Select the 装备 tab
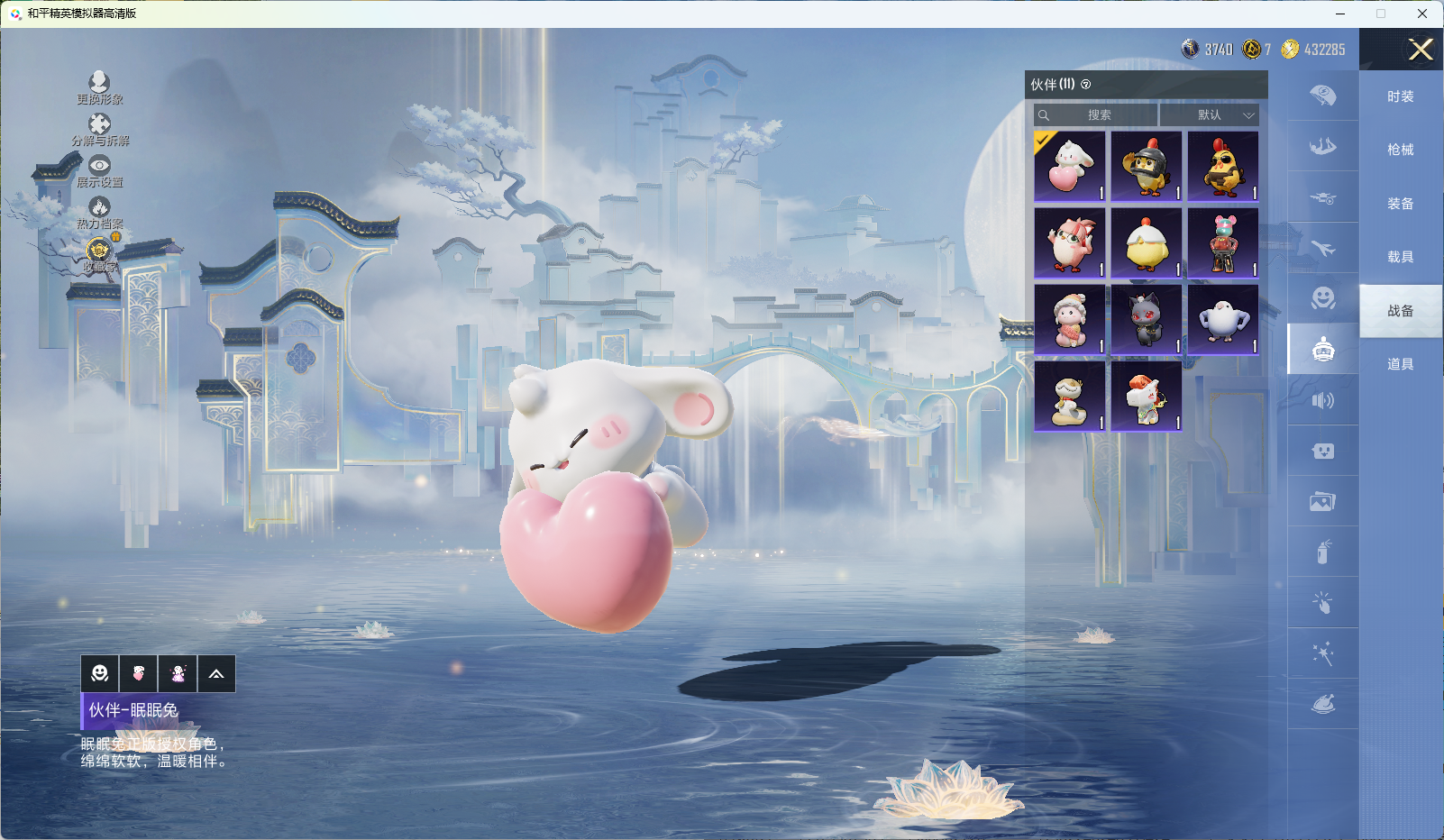1444x840 pixels. [x=1400, y=204]
